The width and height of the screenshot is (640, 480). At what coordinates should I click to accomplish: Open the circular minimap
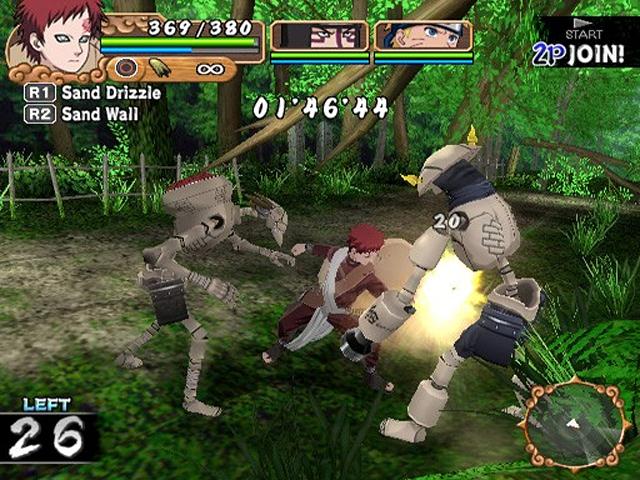(x=575, y=425)
